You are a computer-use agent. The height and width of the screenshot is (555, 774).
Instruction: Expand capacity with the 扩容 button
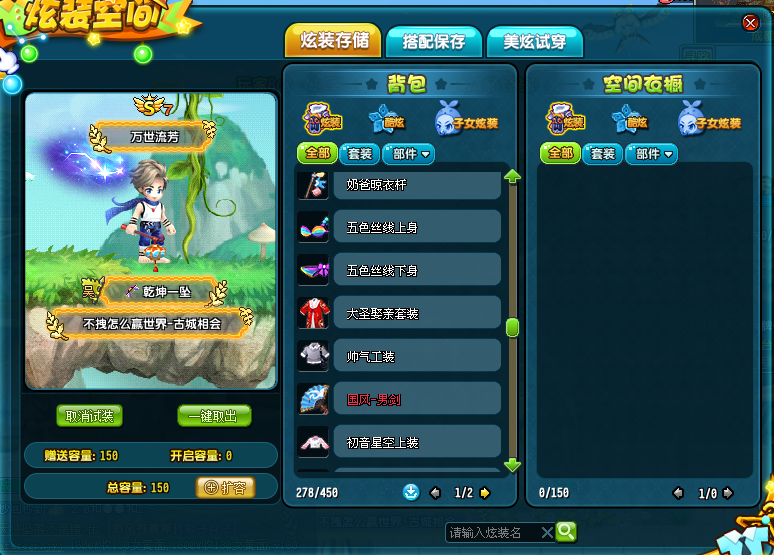pyautogui.click(x=225, y=487)
